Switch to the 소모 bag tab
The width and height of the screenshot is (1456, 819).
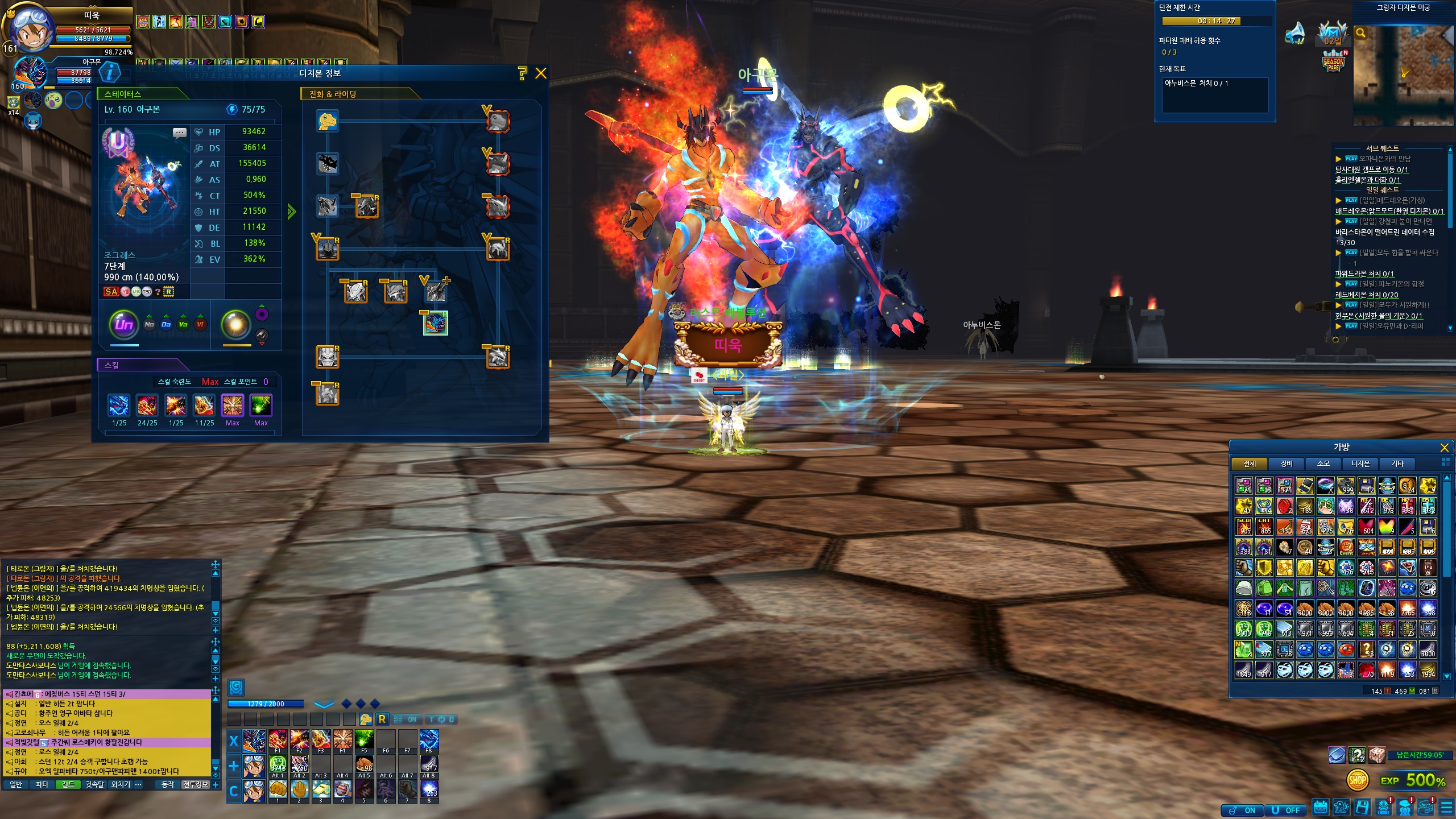point(1323,464)
